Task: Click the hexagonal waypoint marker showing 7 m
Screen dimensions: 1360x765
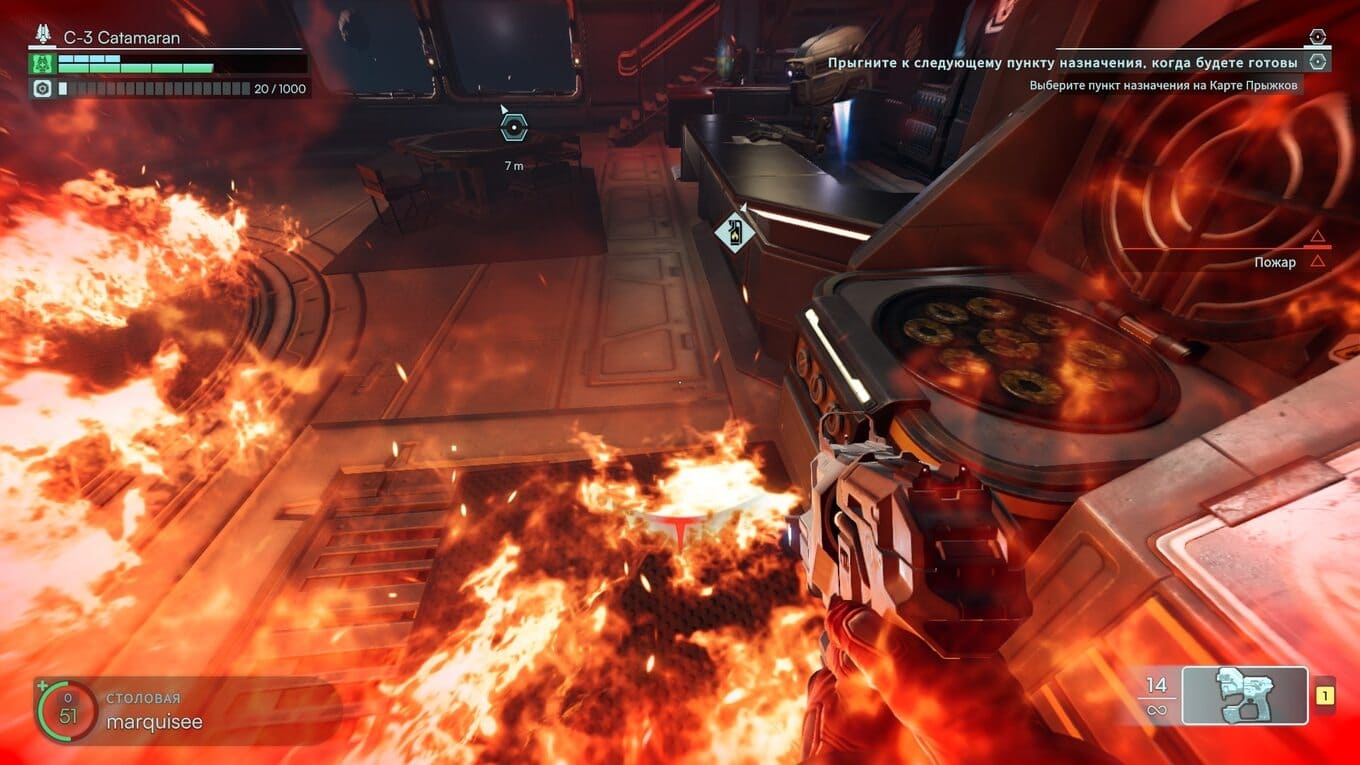Action: pos(513,127)
